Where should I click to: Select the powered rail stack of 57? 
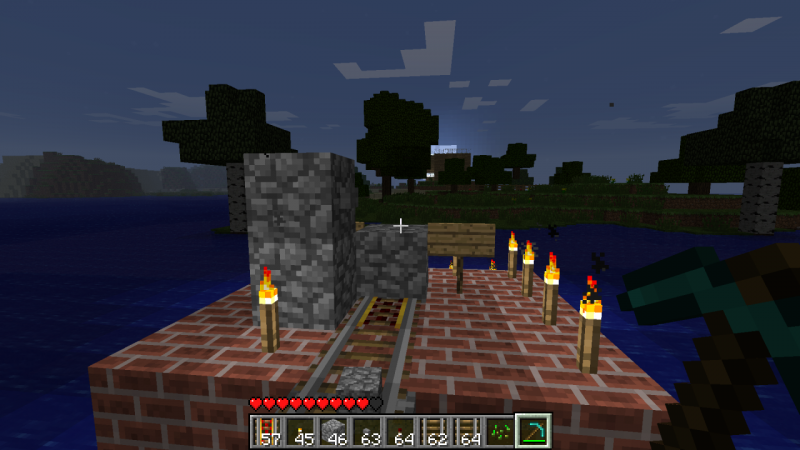point(265,431)
